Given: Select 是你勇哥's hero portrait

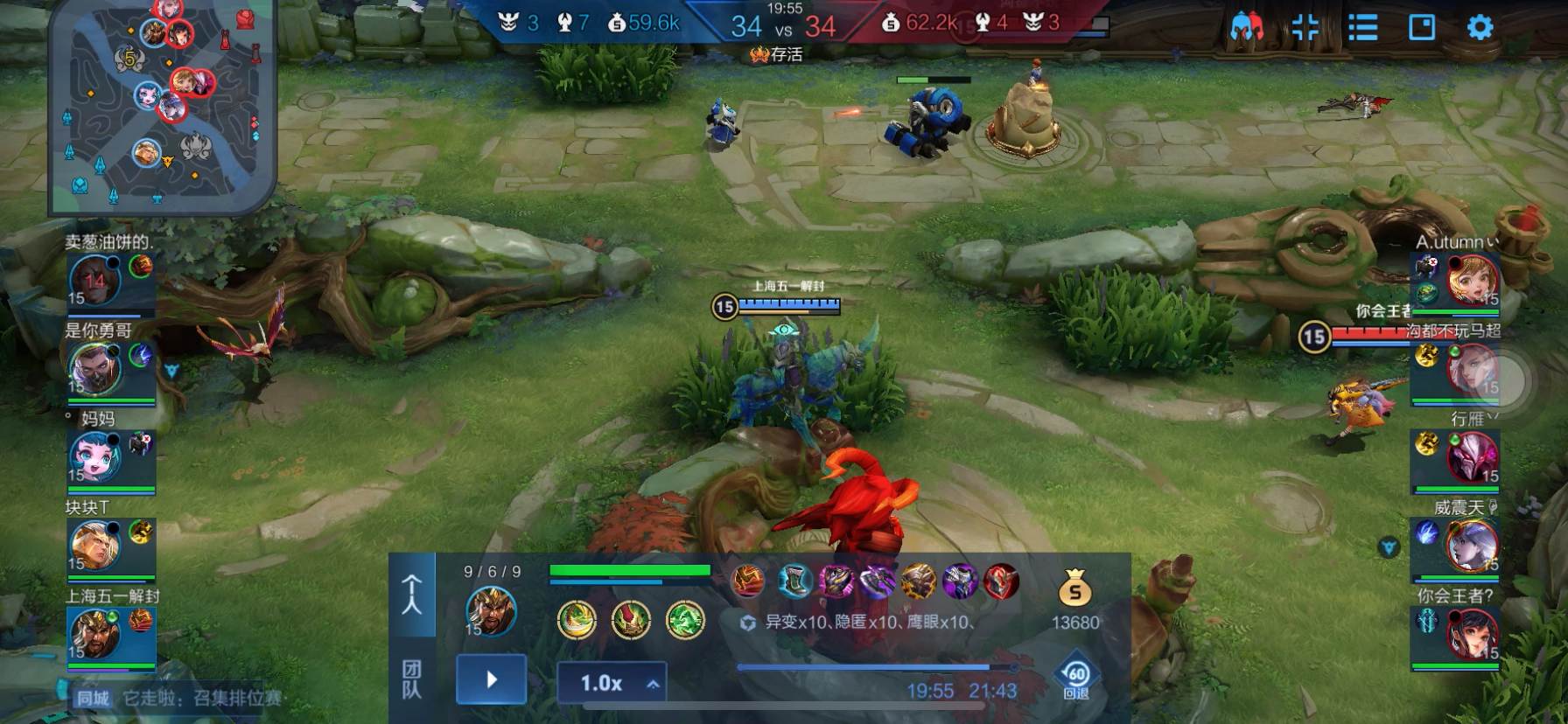Looking at the screenshot, I should tap(95, 368).
